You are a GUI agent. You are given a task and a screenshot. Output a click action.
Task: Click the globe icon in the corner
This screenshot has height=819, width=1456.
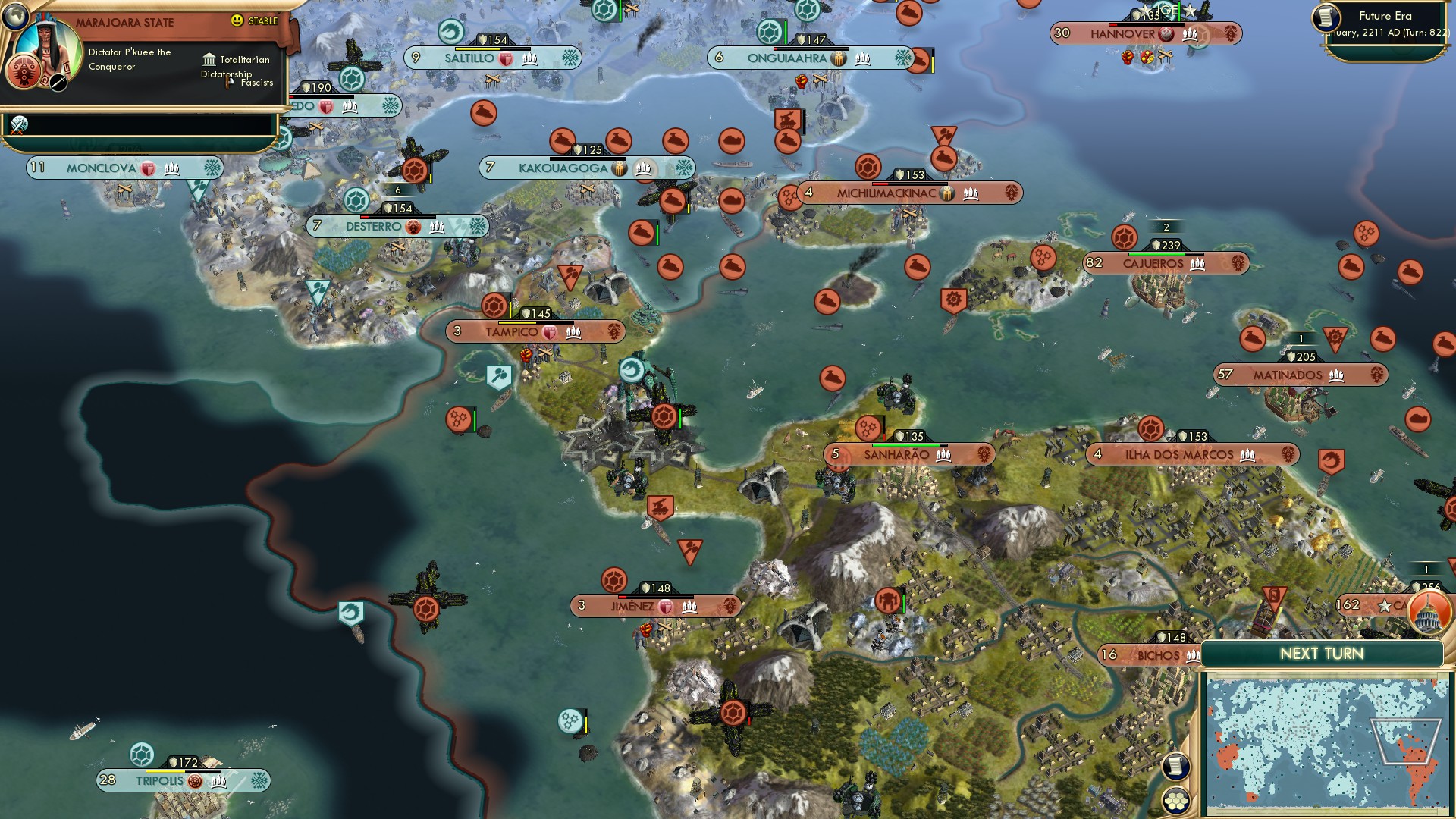[14, 14]
